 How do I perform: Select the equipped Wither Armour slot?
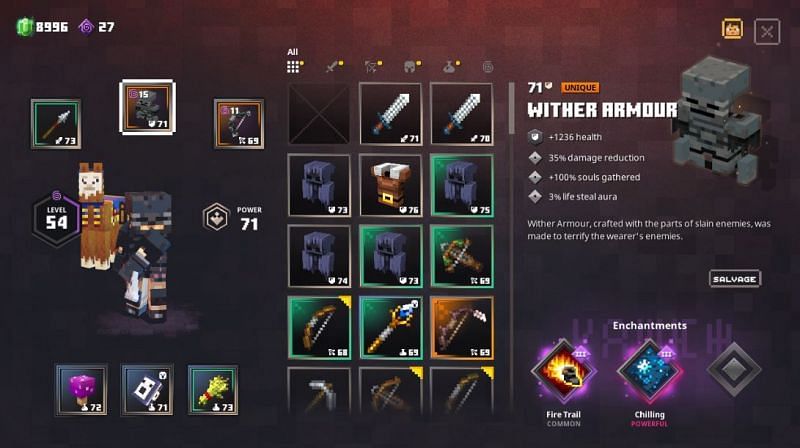pyautogui.click(x=147, y=106)
